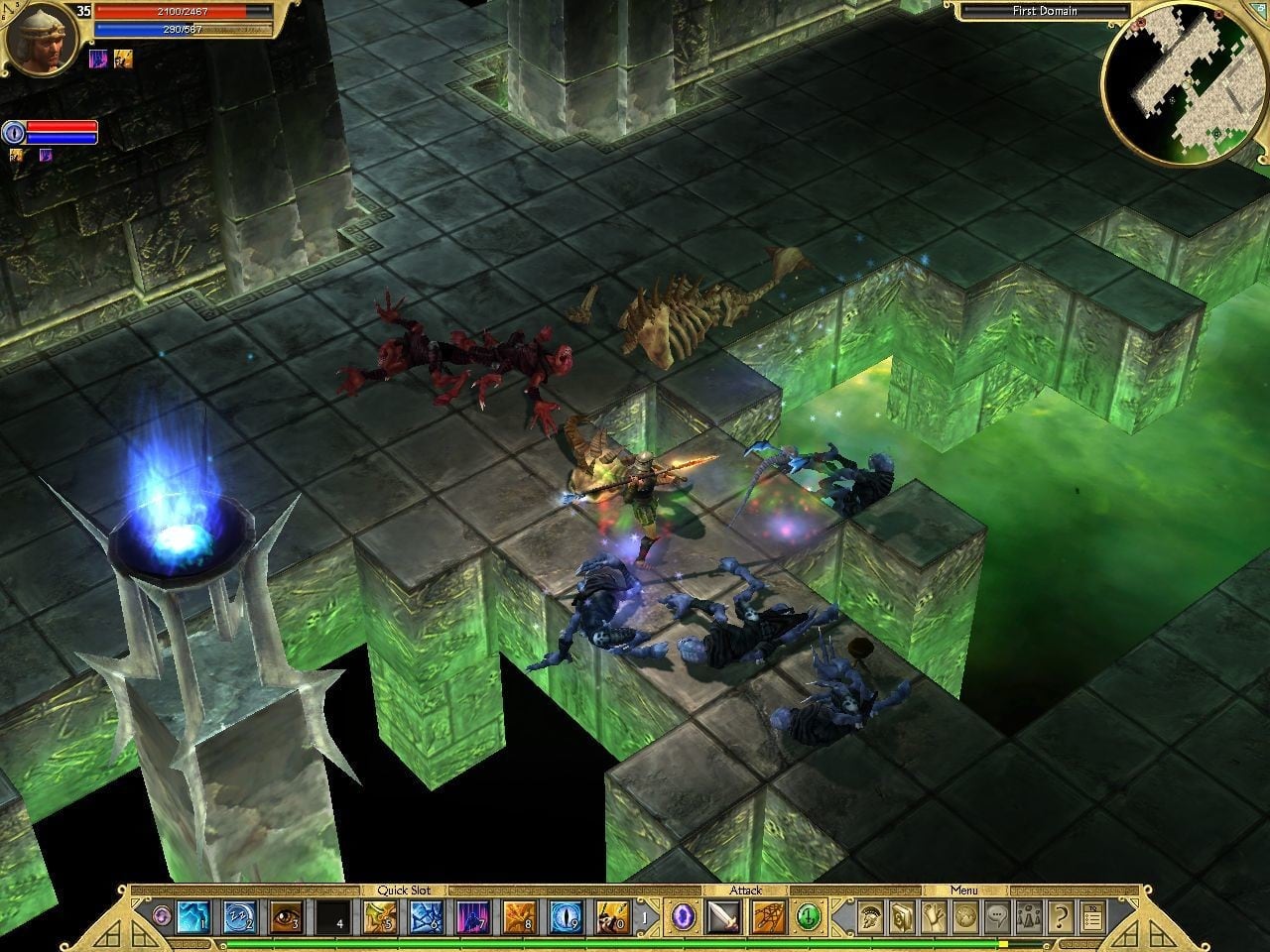Open the skills window button

coord(900,917)
